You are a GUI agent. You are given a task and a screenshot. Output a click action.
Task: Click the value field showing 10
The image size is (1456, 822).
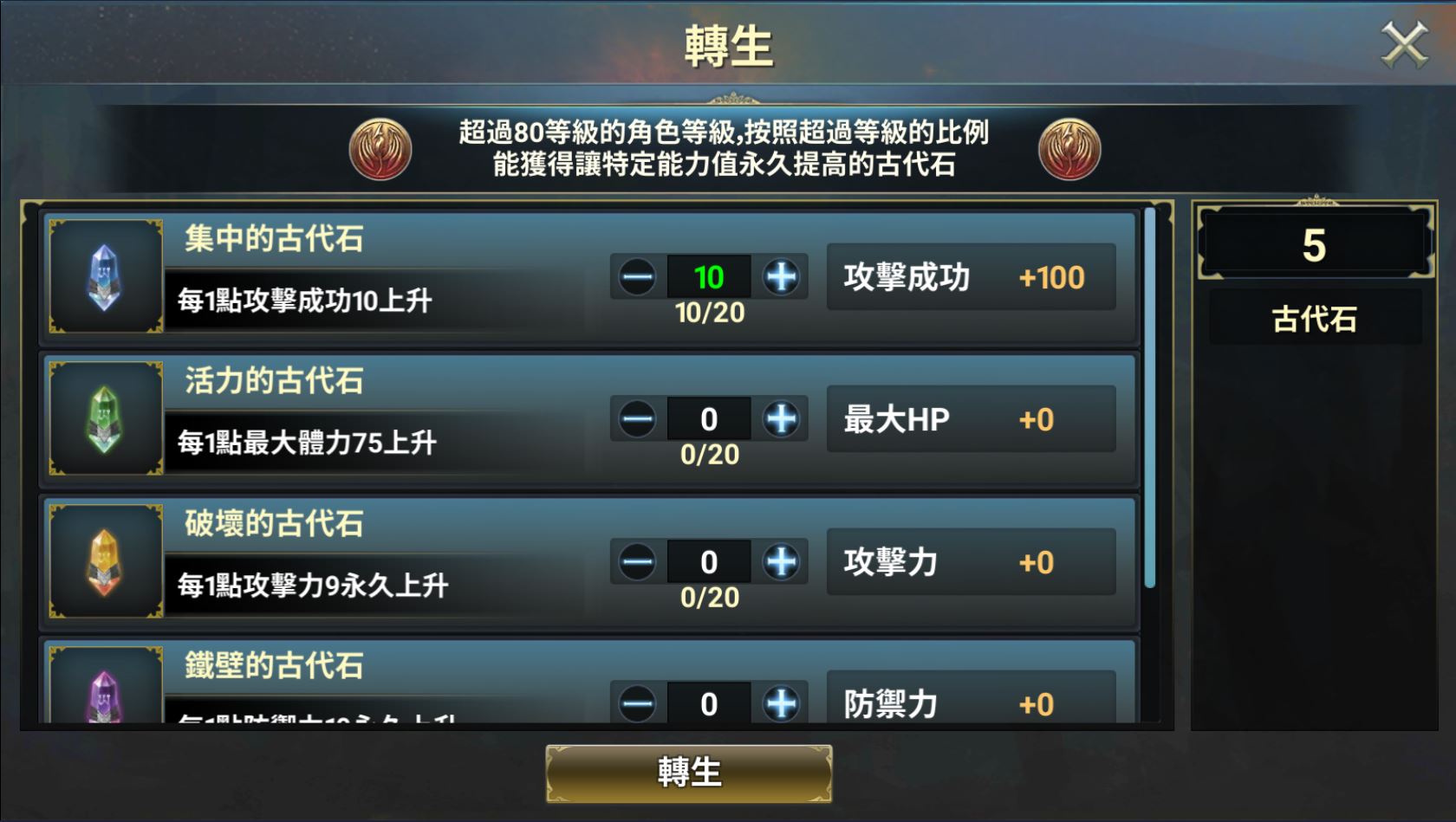tap(708, 276)
